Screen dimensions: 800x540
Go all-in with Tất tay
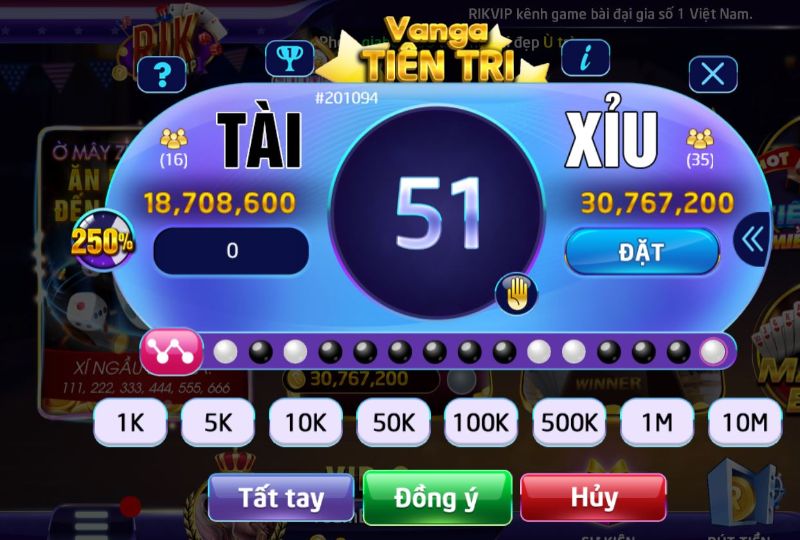[281, 497]
